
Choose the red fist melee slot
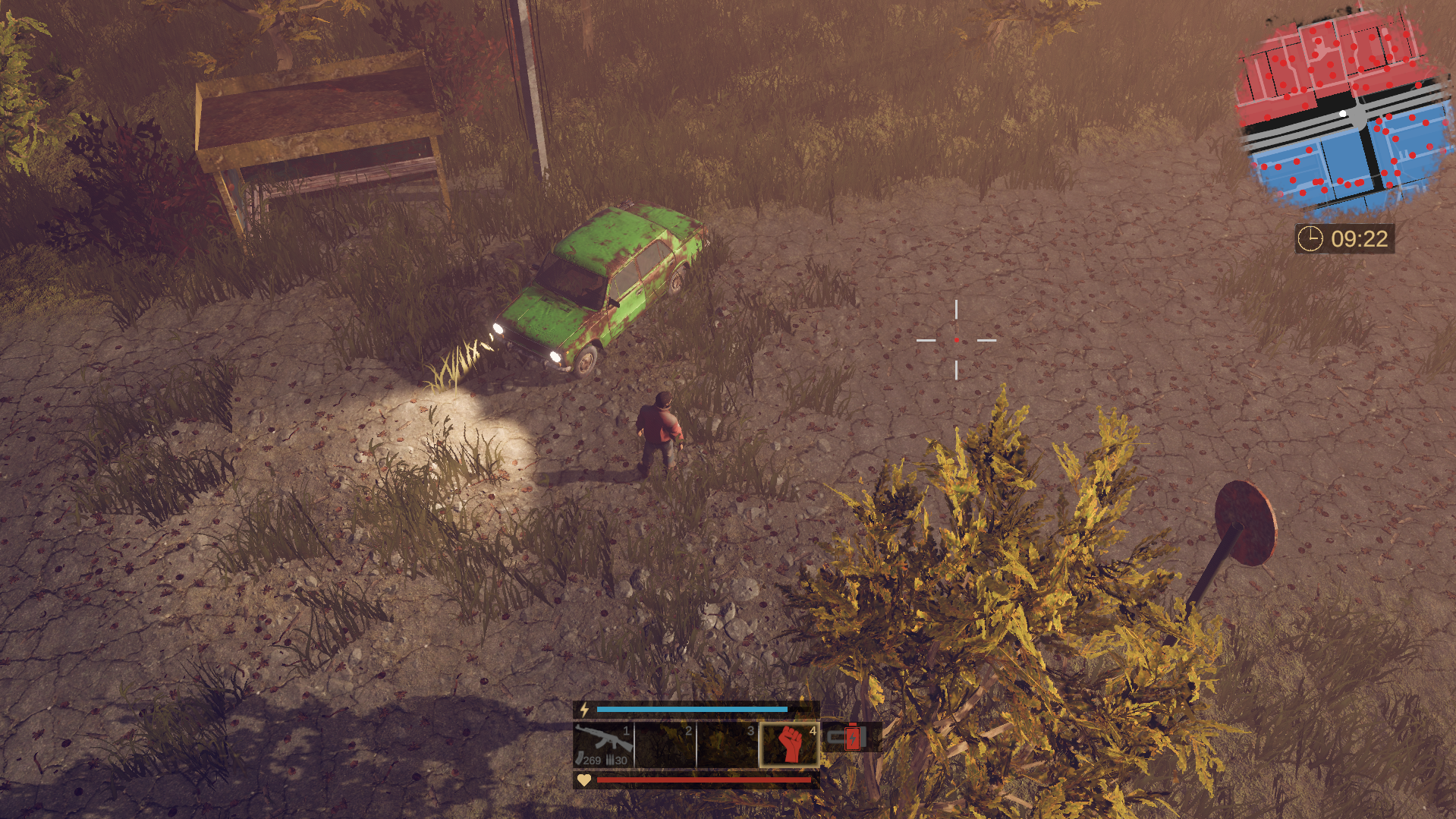click(789, 744)
